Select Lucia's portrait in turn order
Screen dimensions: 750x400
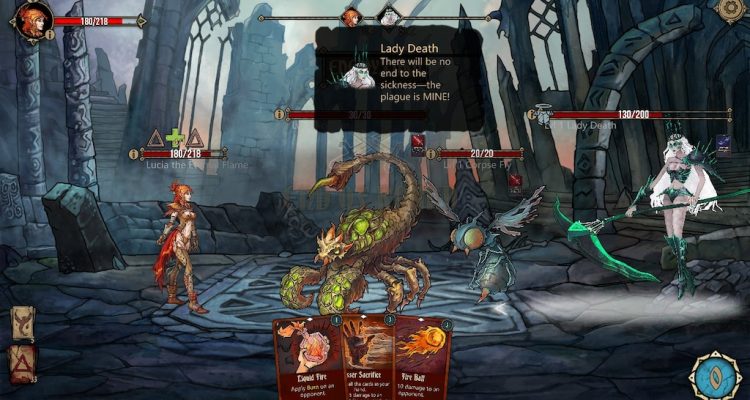(x=350, y=17)
